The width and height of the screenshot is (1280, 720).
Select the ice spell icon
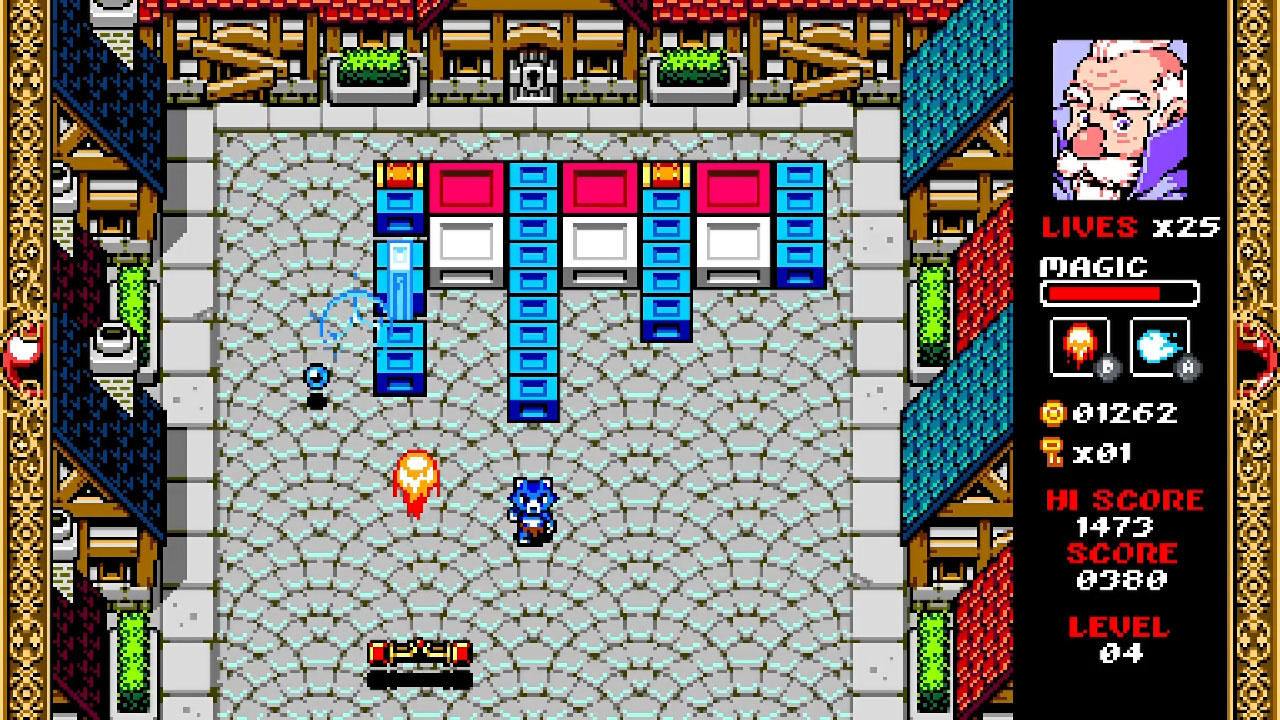[1160, 347]
